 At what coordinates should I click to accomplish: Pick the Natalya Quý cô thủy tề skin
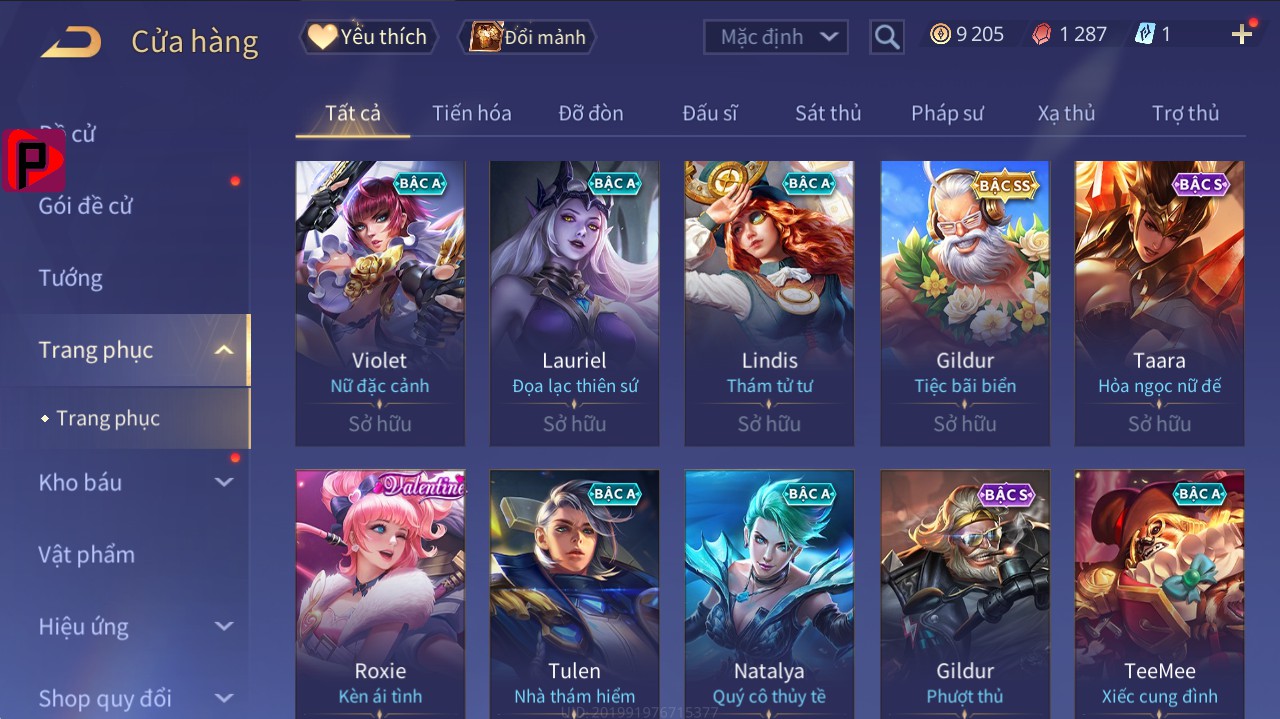point(769,590)
